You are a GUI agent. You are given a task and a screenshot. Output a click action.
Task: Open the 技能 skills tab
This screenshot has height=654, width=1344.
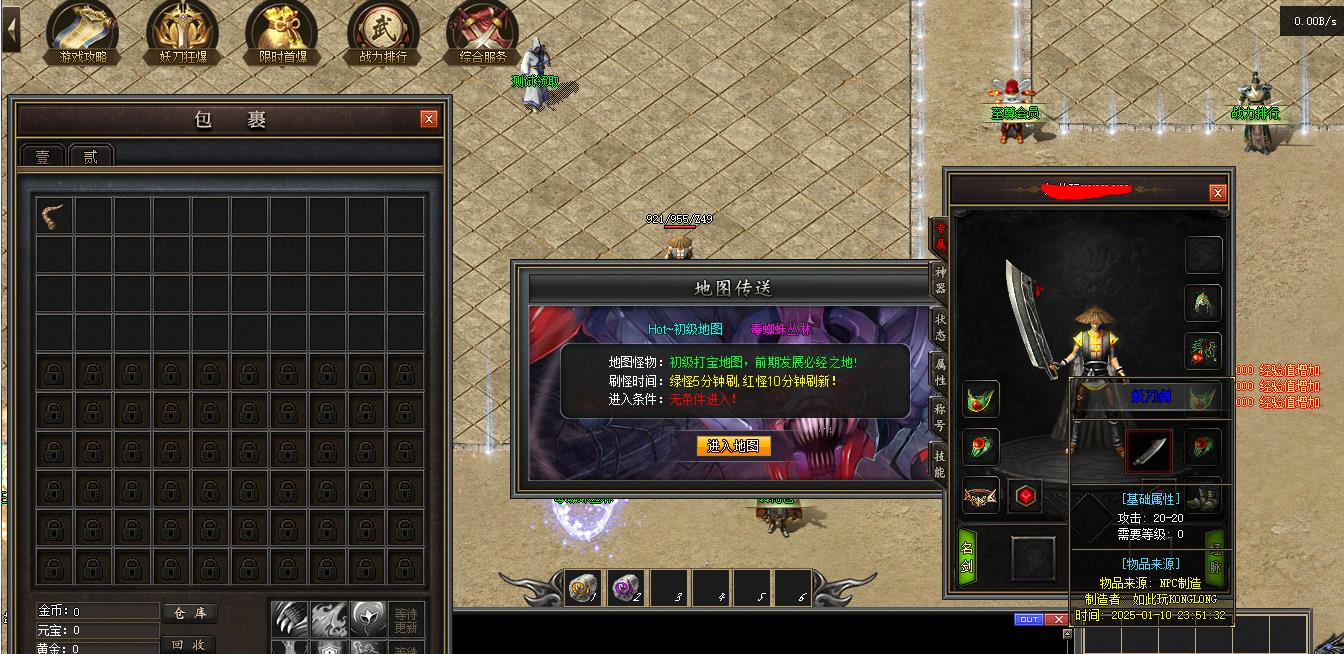point(940,464)
